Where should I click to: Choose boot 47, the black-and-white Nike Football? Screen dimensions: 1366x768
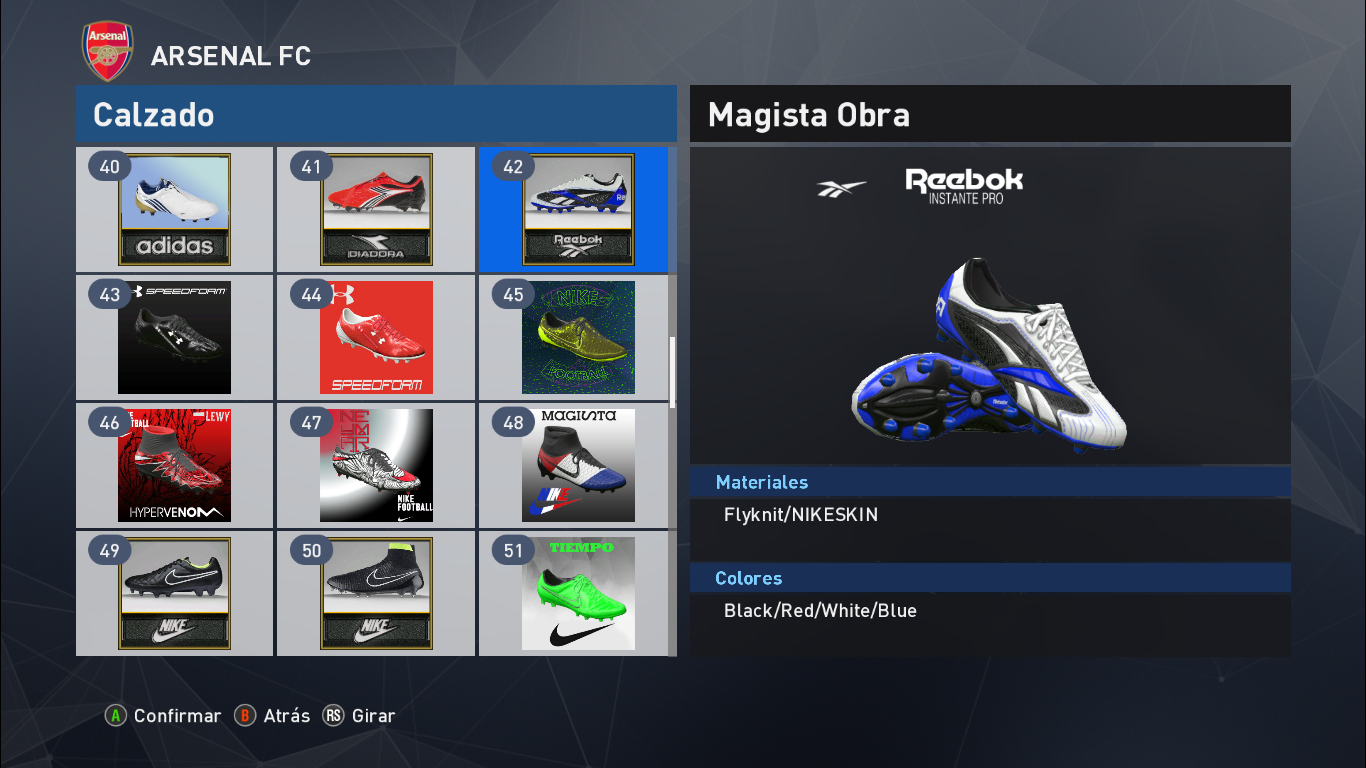(377, 466)
